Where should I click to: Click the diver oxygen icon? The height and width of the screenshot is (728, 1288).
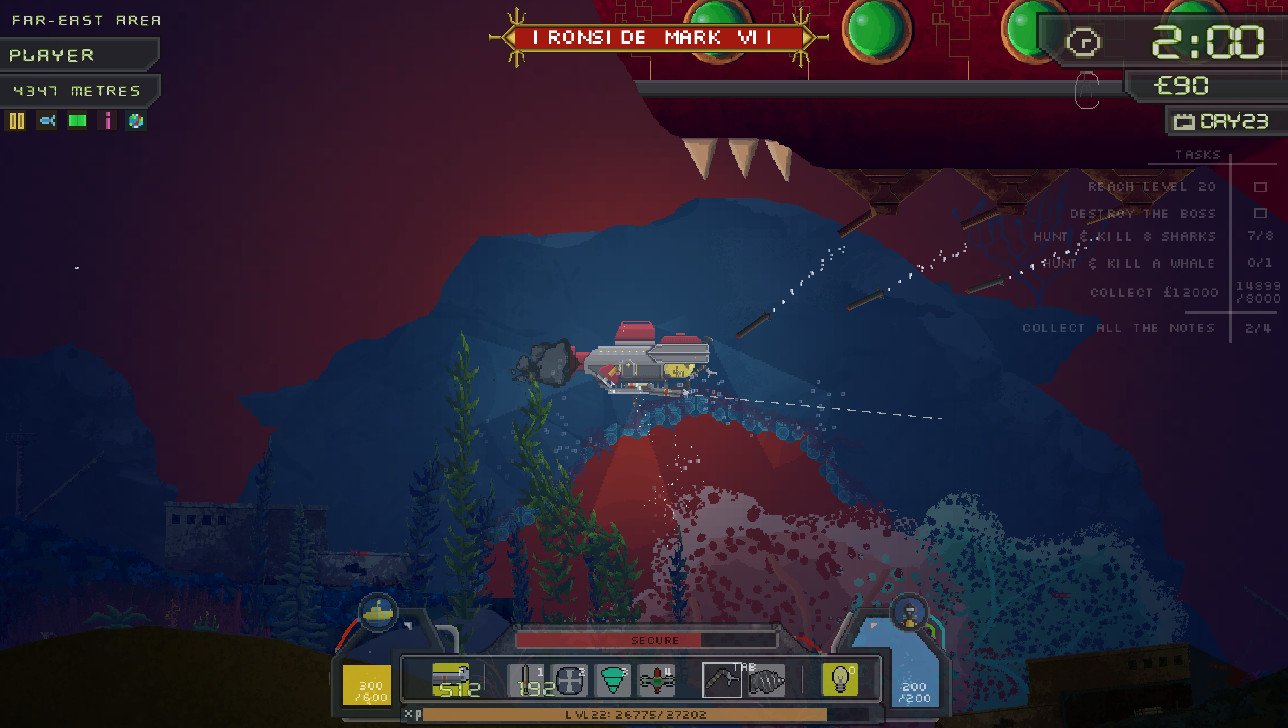[910, 611]
